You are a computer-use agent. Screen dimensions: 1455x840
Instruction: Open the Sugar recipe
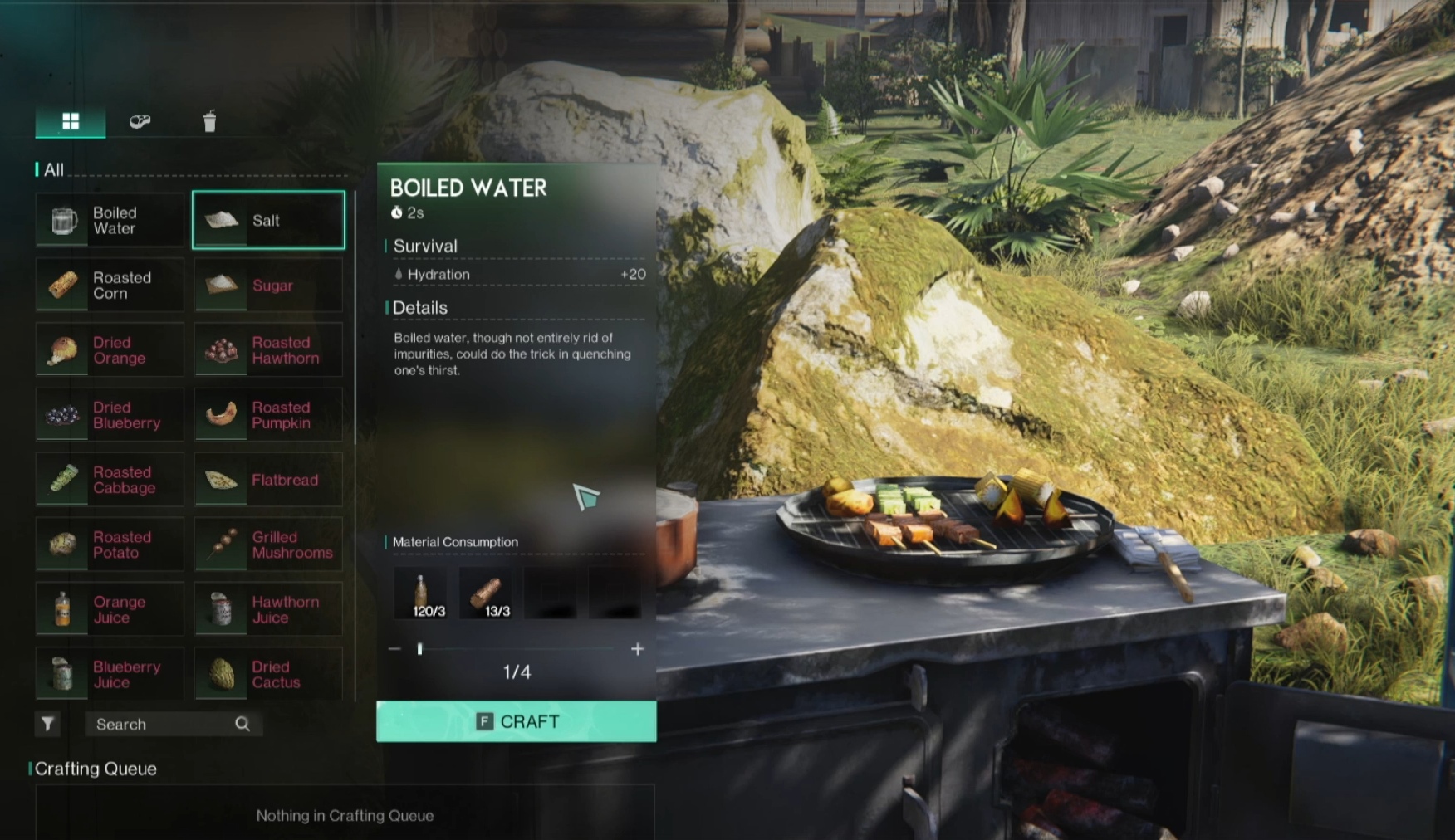[x=268, y=286]
